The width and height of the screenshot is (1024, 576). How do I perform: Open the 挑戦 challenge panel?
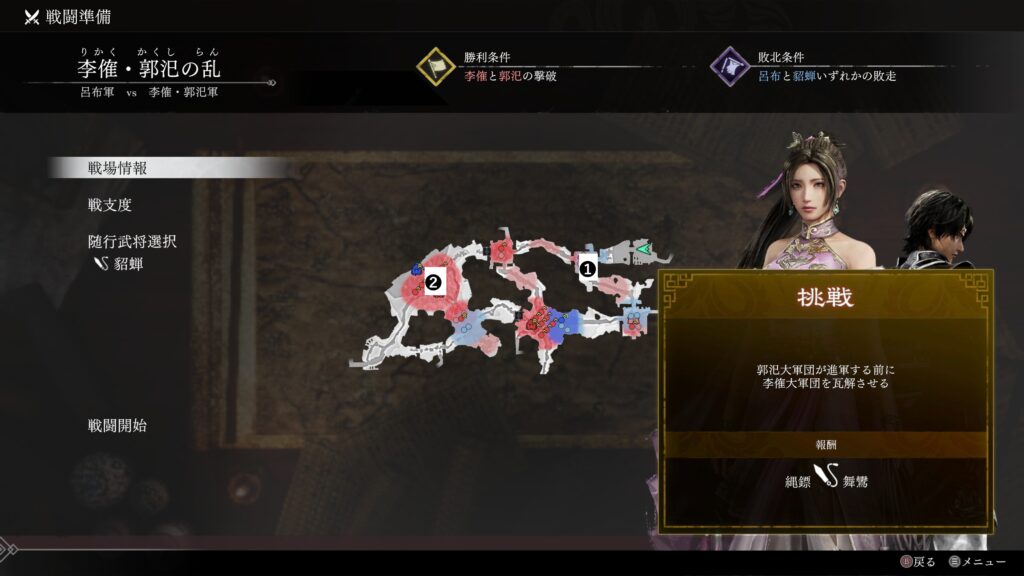pyautogui.click(x=826, y=299)
